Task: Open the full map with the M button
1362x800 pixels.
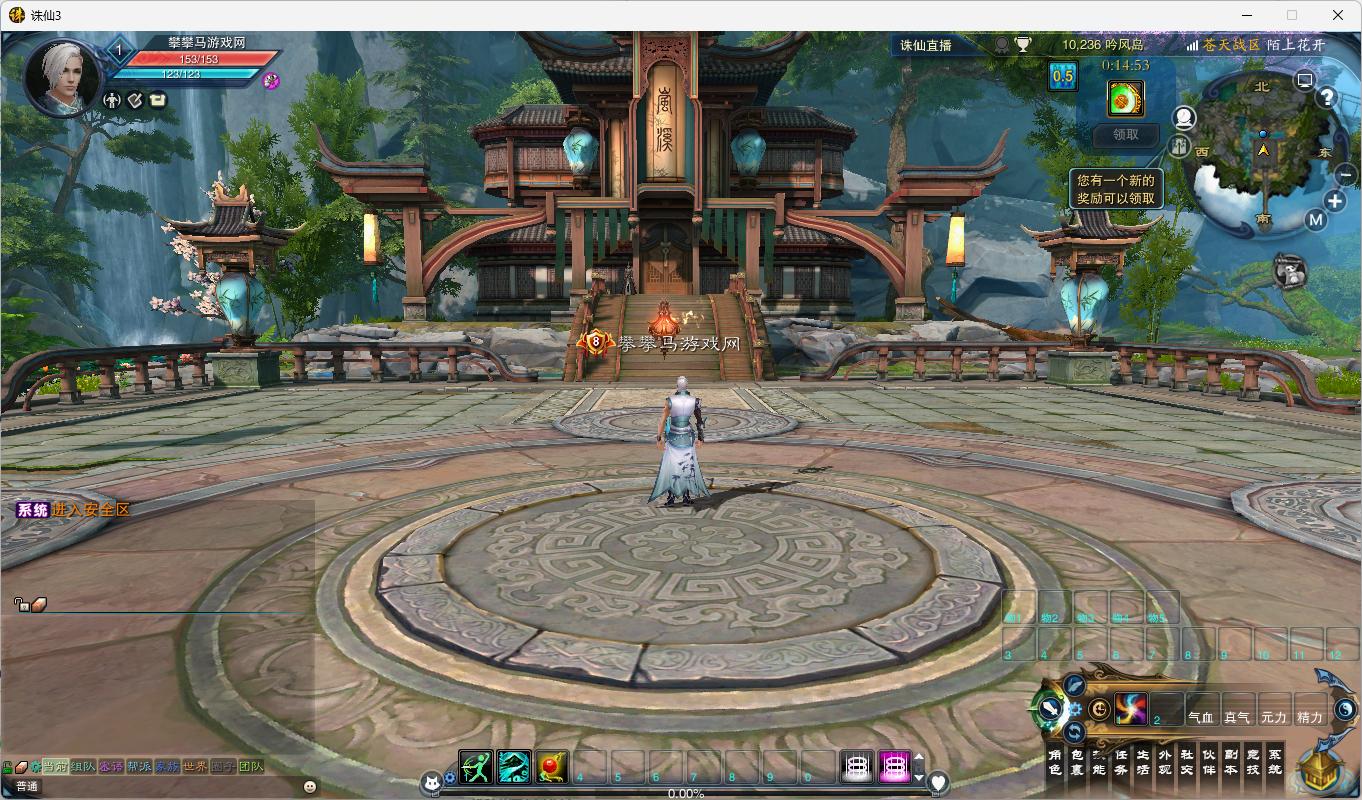Action: pyautogui.click(x=1315, y=221)
